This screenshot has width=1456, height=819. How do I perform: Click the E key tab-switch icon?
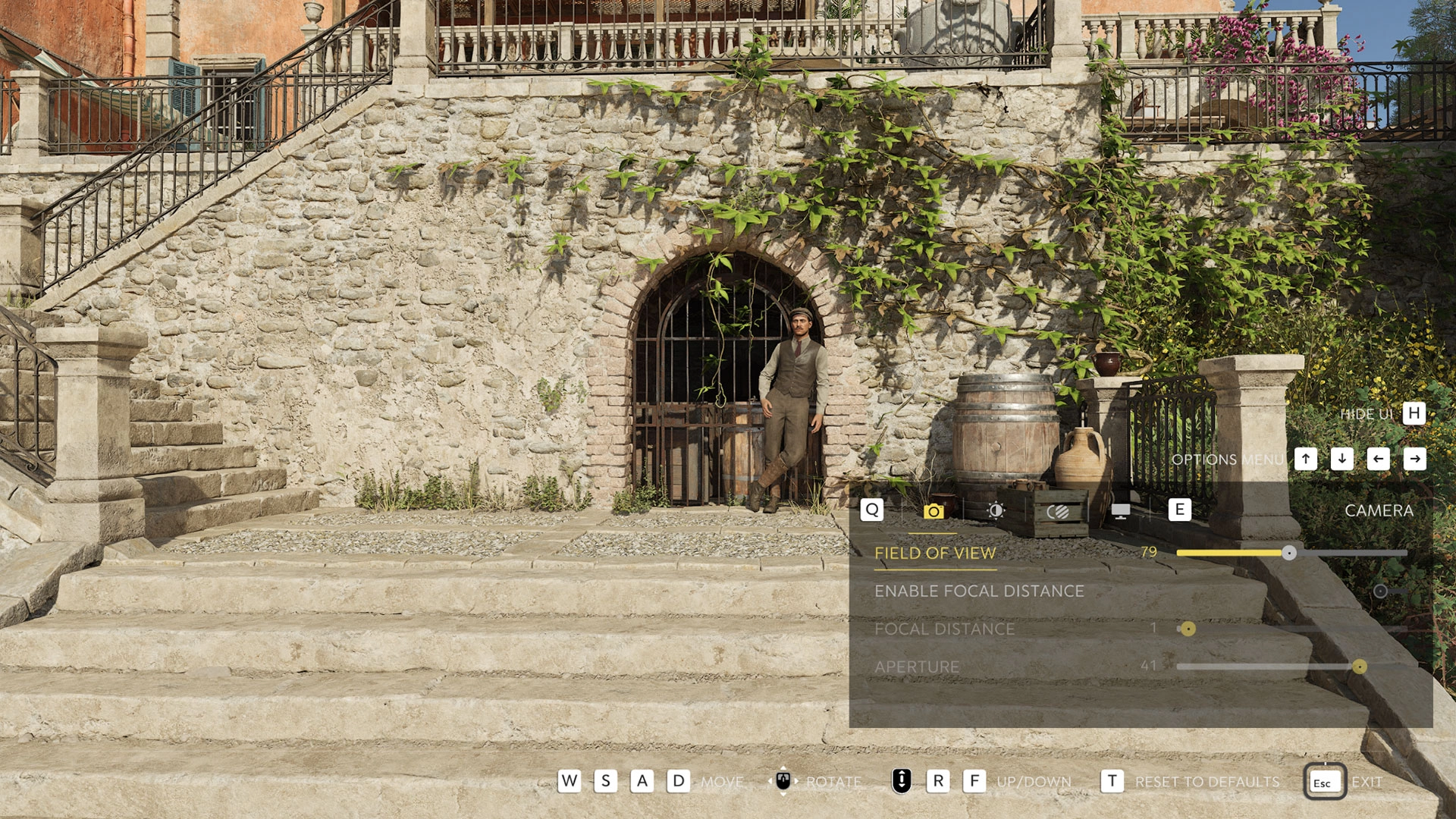[1180, 511]
